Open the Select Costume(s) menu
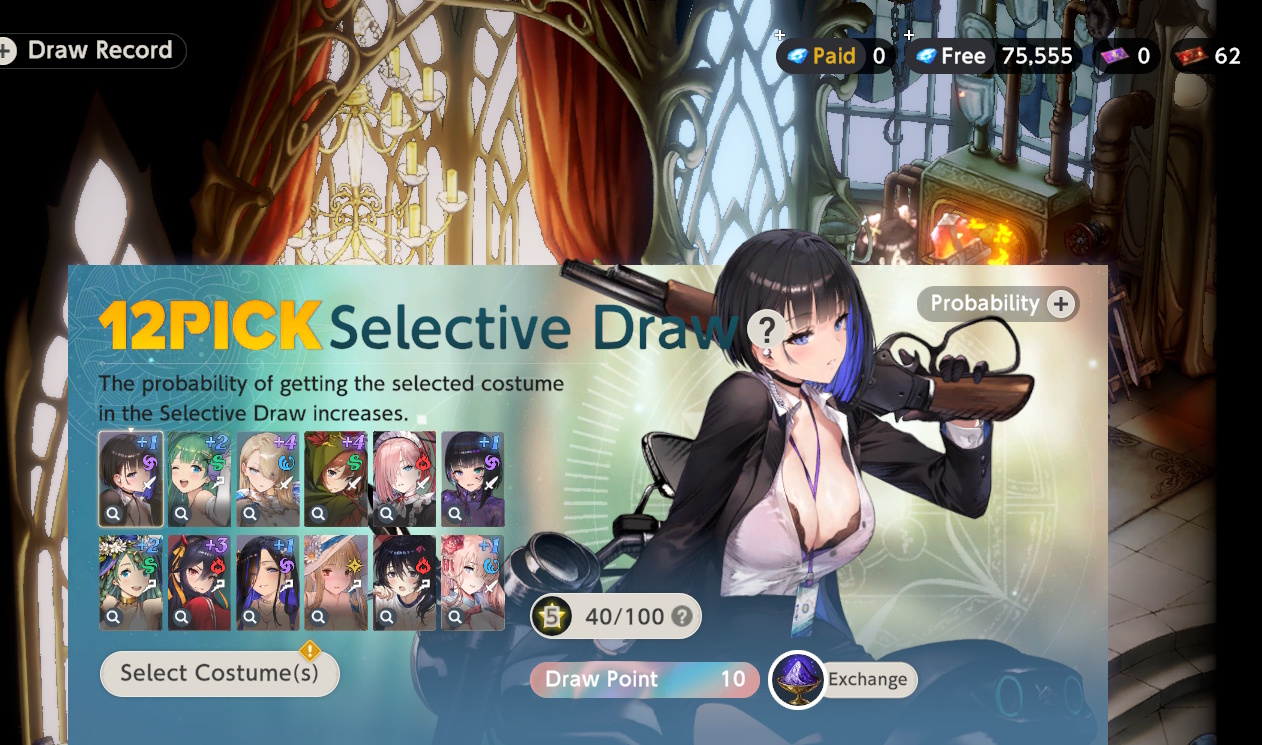This screenshot has height=745, width=1262. pyautogui.click(x=220, y=674)
